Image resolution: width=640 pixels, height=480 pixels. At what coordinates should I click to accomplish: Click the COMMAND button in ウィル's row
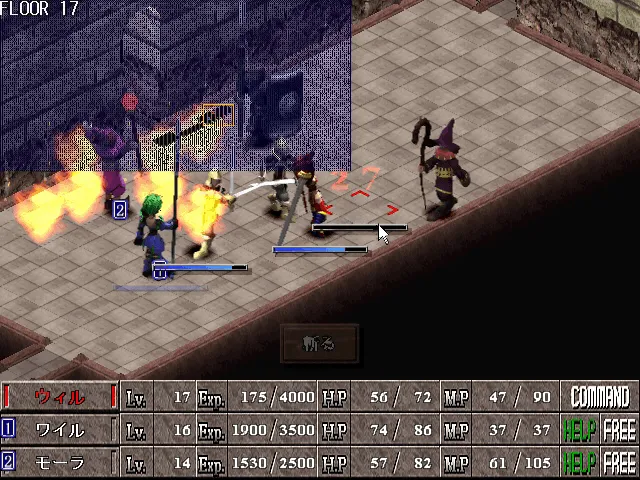(599, 397)
